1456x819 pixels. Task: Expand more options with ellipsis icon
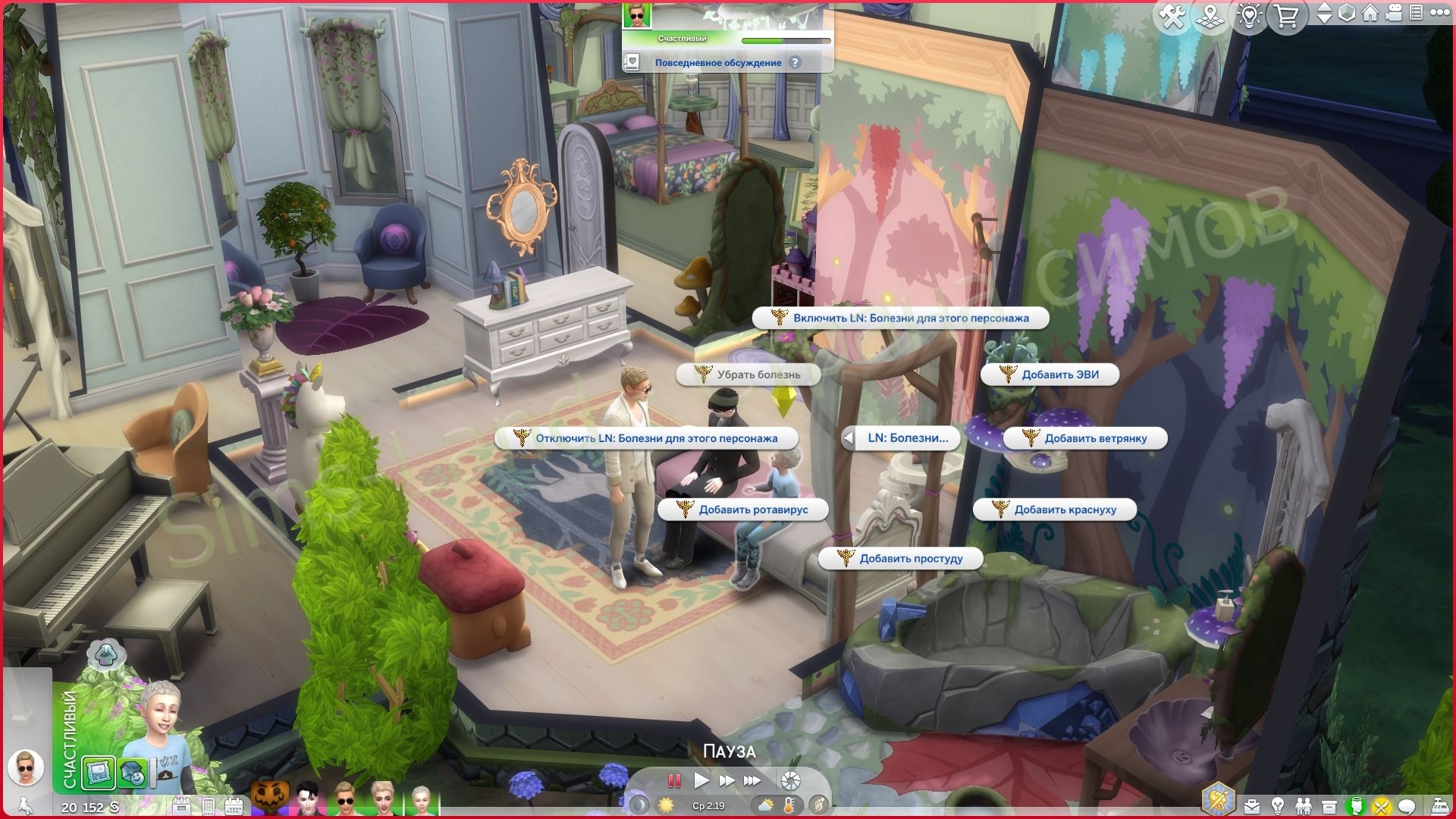click(1441, 13)
